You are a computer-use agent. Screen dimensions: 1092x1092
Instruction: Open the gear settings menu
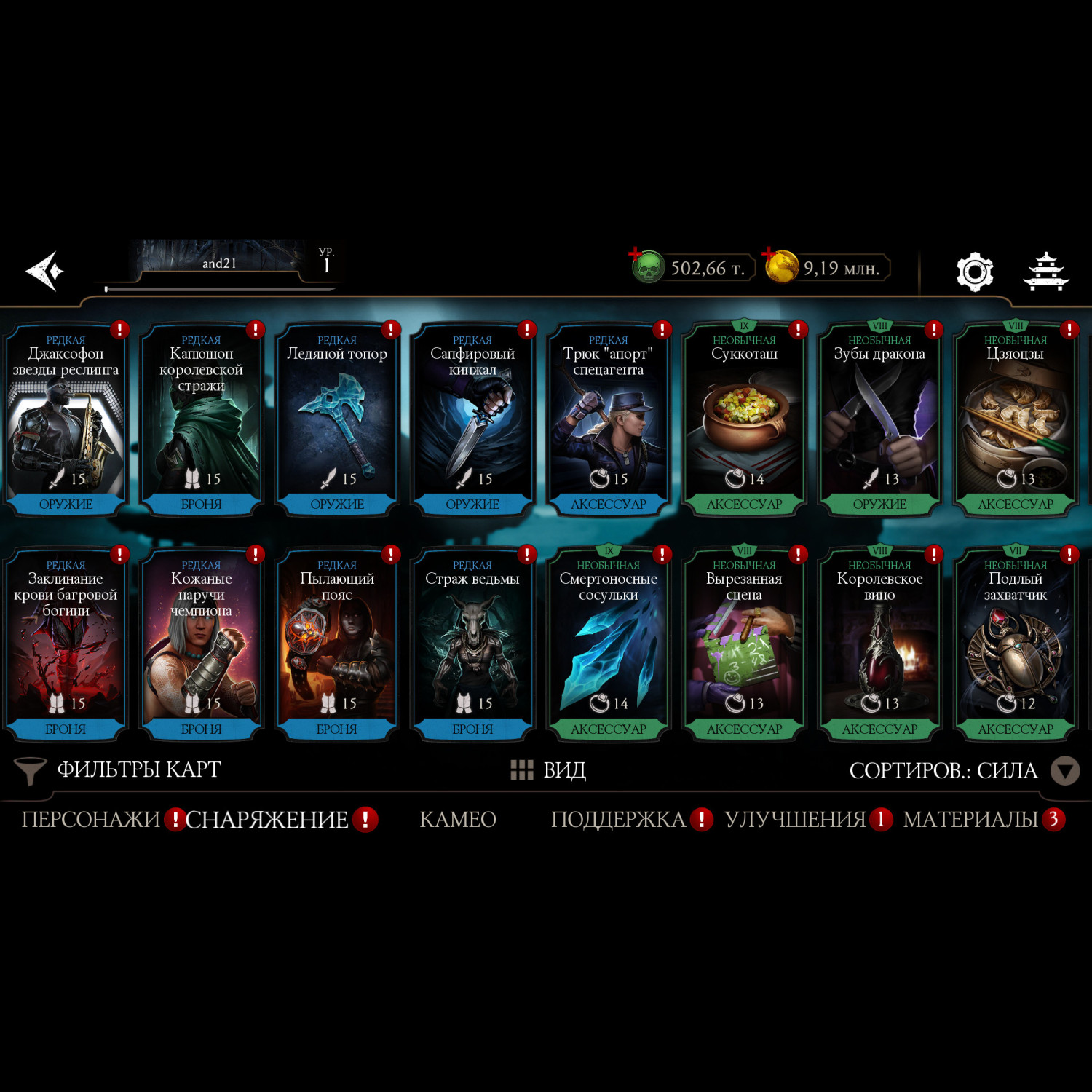click(x=974, y=272)
